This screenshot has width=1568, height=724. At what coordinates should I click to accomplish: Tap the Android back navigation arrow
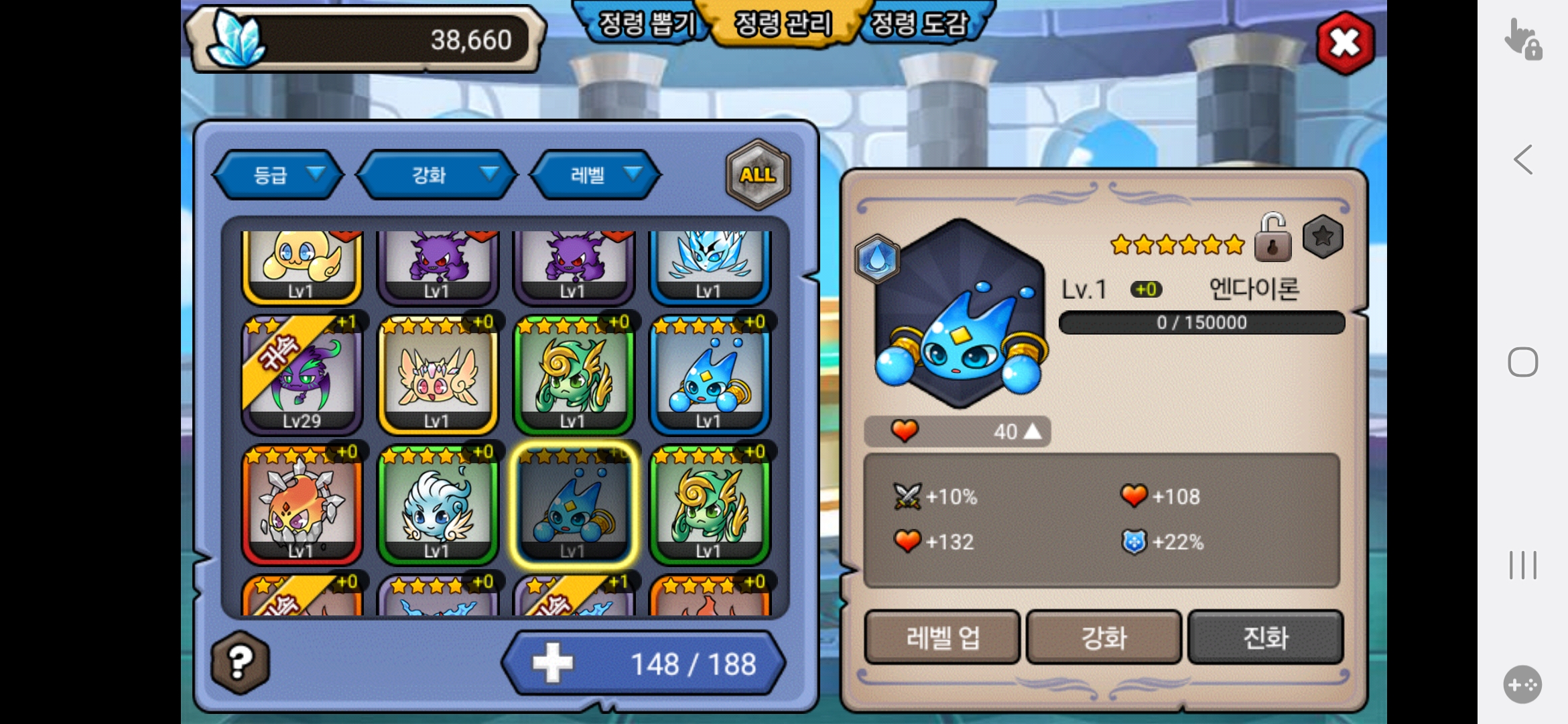point(1523,160)
